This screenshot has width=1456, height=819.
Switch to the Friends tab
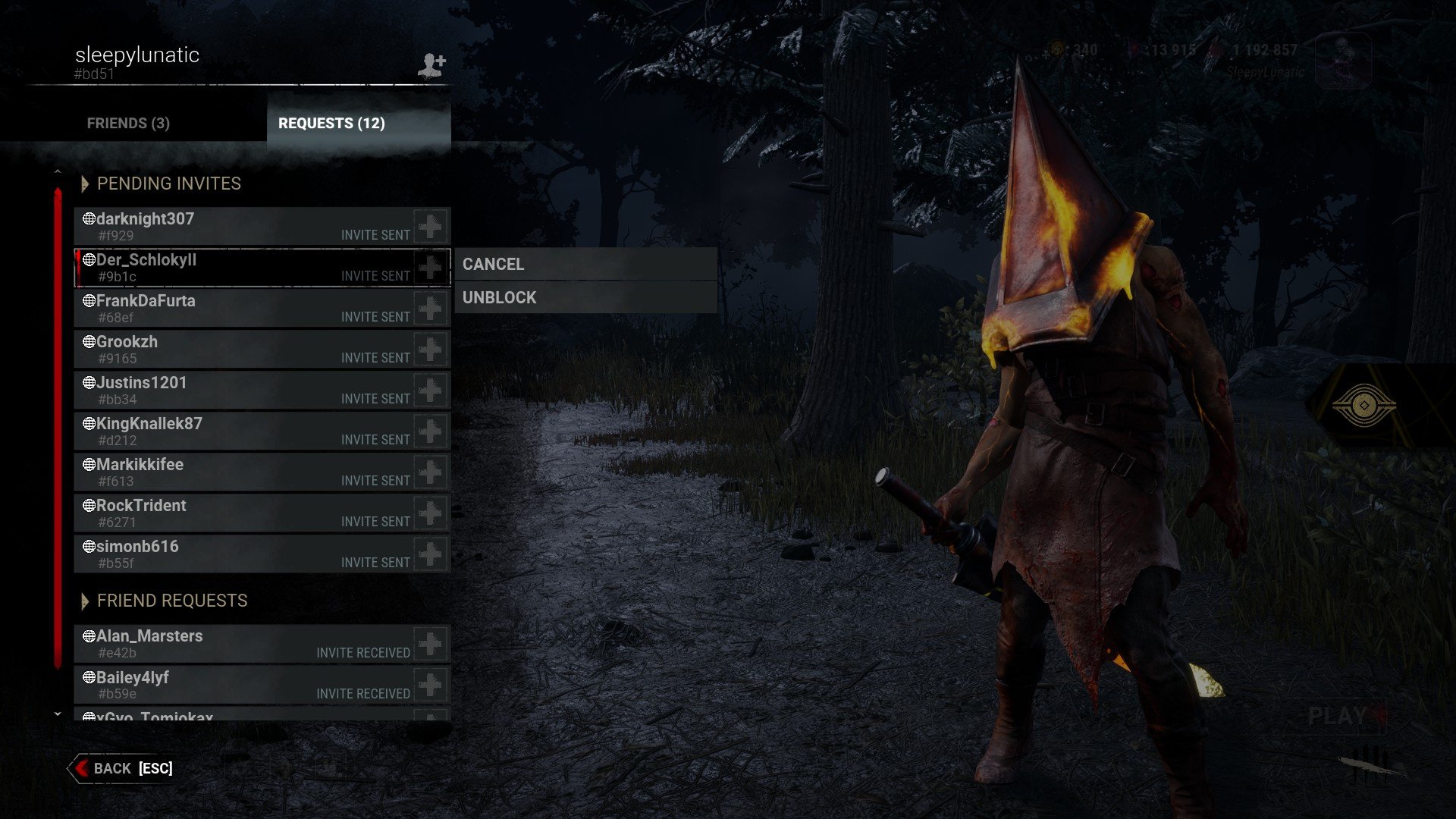[128, 123]
